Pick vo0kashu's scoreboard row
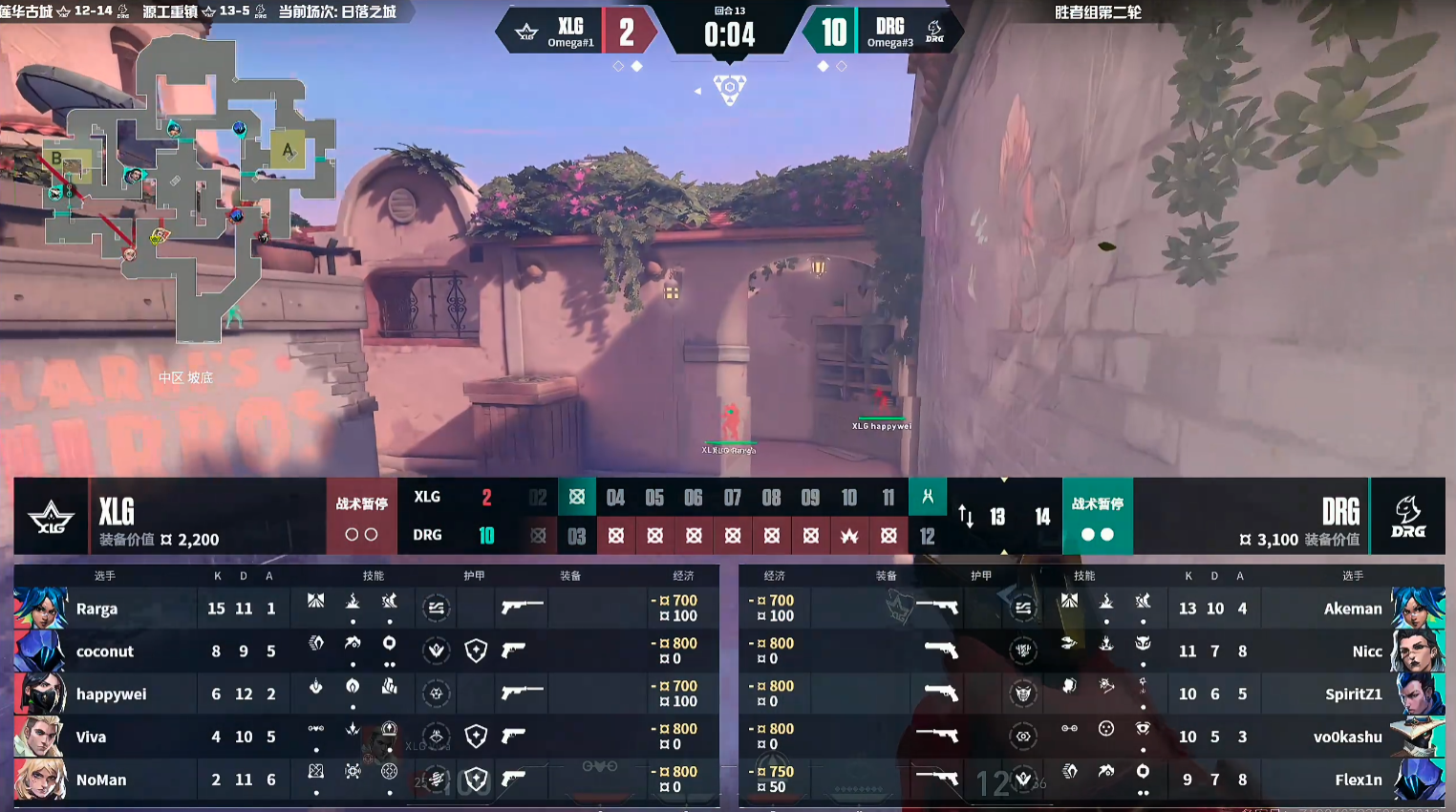This screenshot has width=1456, height=812. click(x=1091, y=737)
